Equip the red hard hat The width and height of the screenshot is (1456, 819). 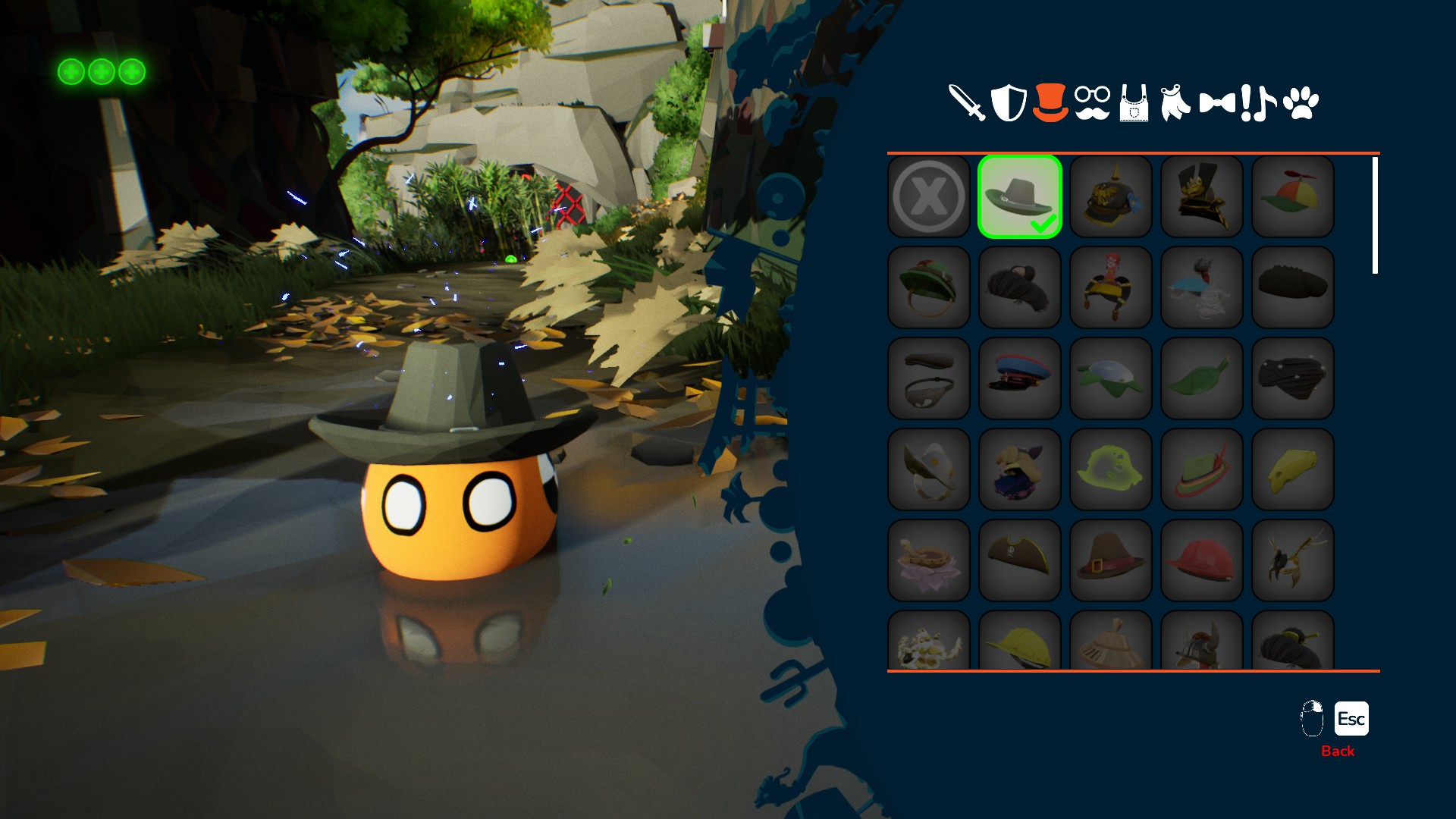(x=1202, y=561)
